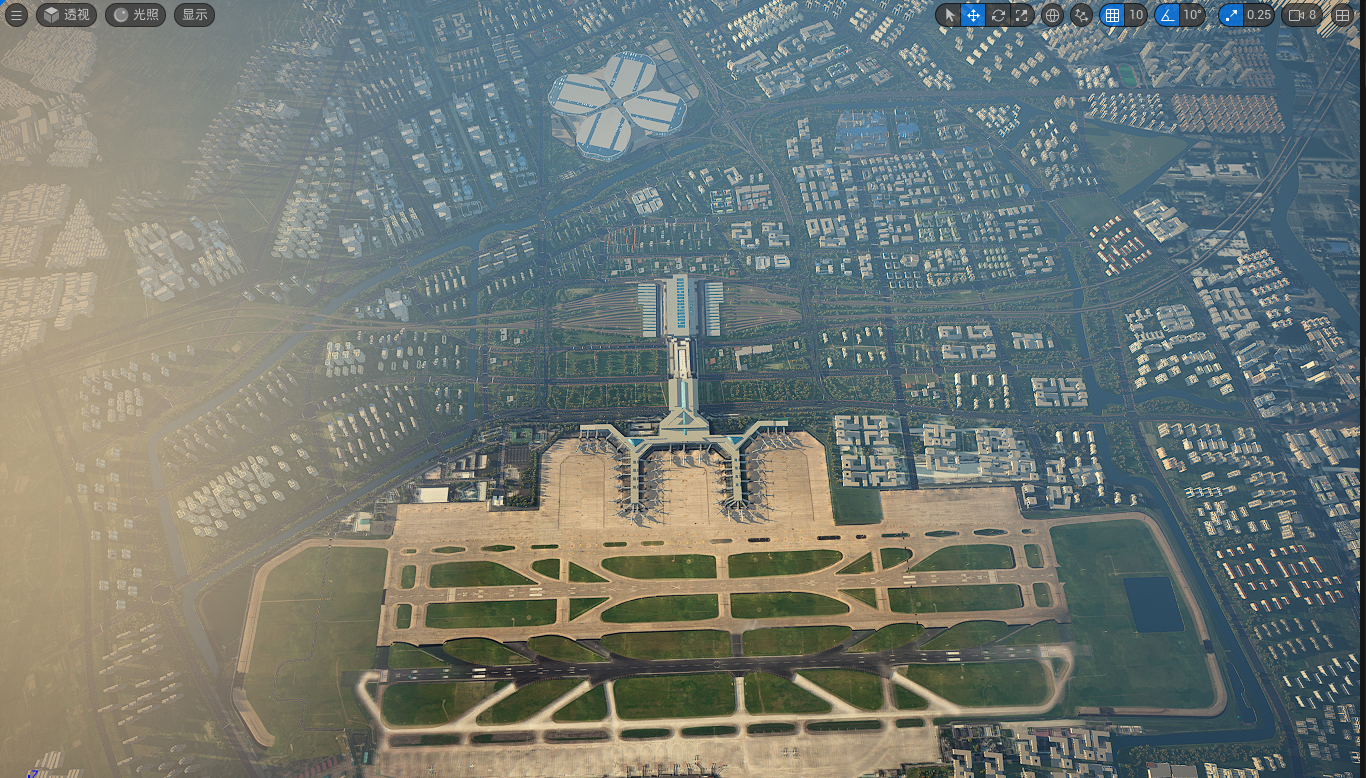This screenshot has width=1366, height=778.
Task: Choose the arrow select mode tool
Action: tap(950, 15)
